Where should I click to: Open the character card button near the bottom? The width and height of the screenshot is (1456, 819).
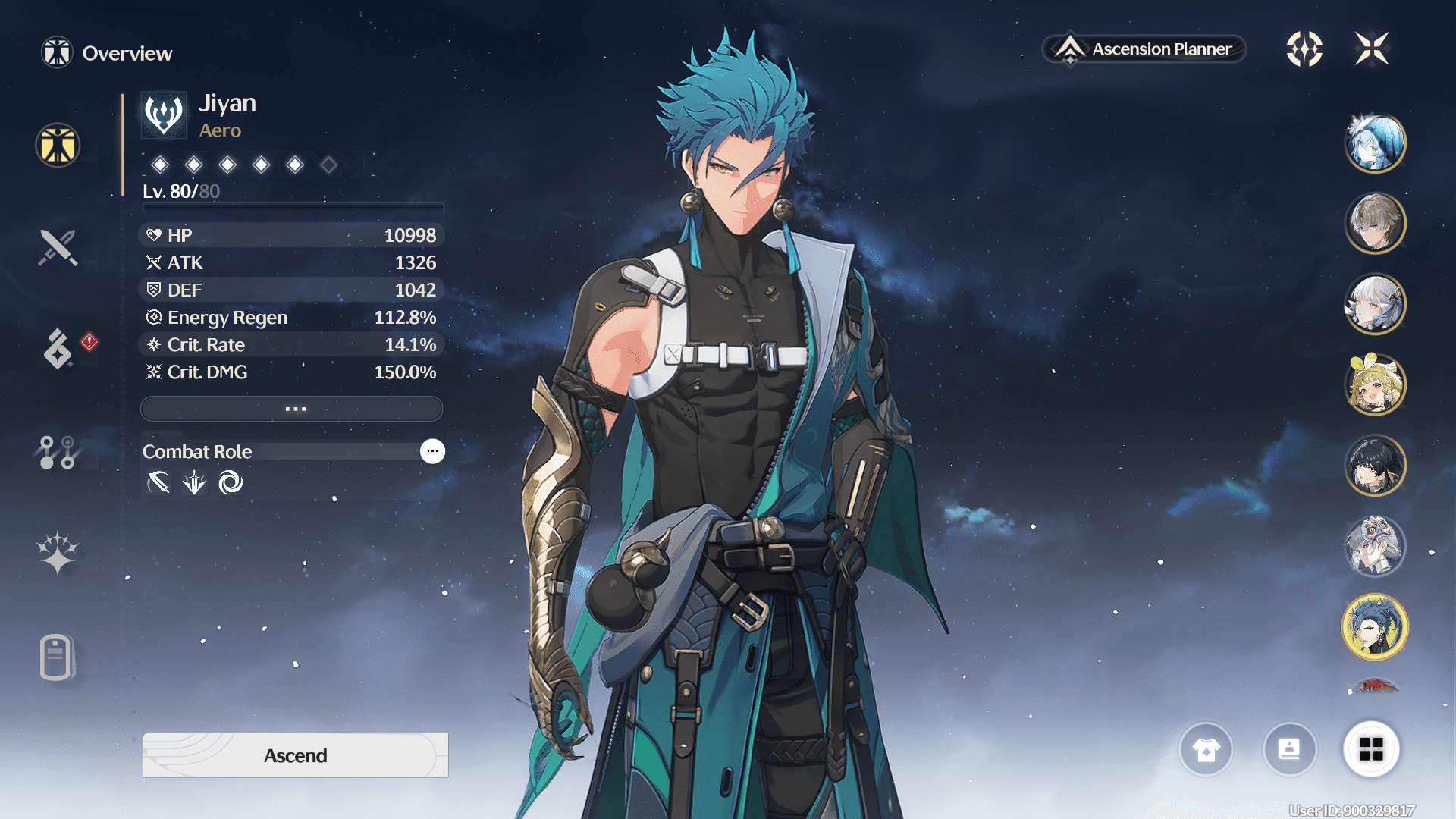[1289, 750]
